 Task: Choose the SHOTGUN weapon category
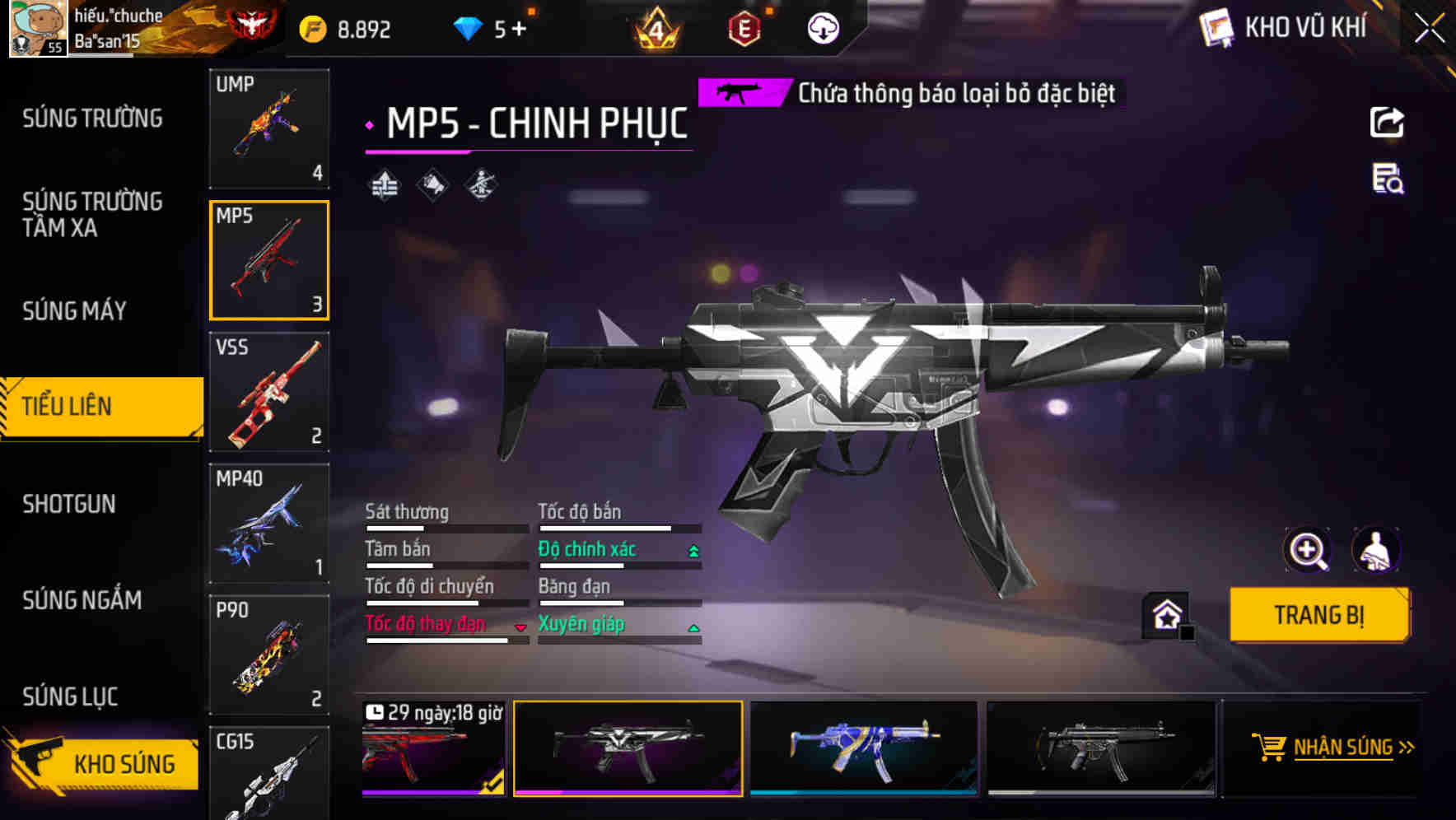pos(69,504)
